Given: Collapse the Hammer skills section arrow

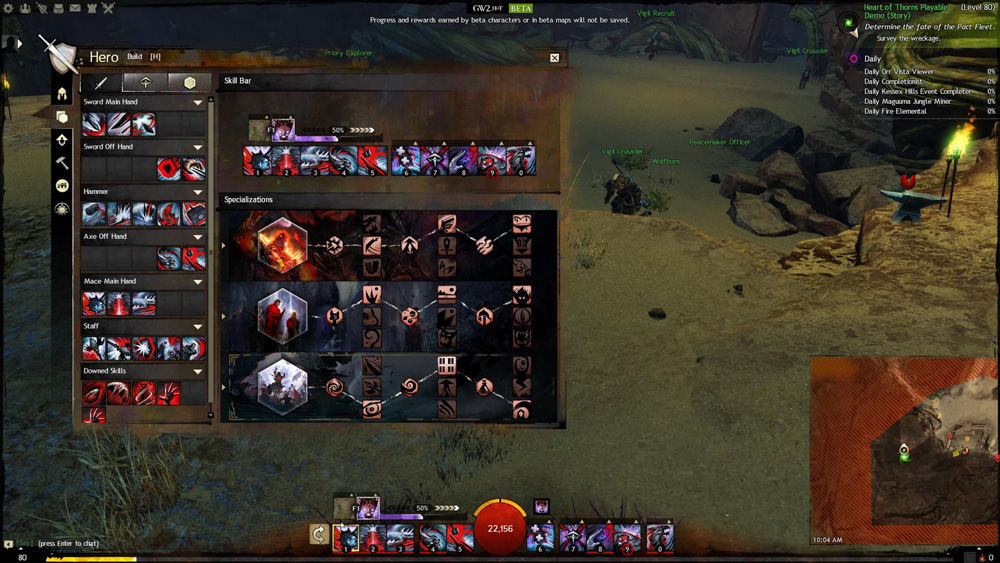Looking at the screenshot, I should click(198, 191).
